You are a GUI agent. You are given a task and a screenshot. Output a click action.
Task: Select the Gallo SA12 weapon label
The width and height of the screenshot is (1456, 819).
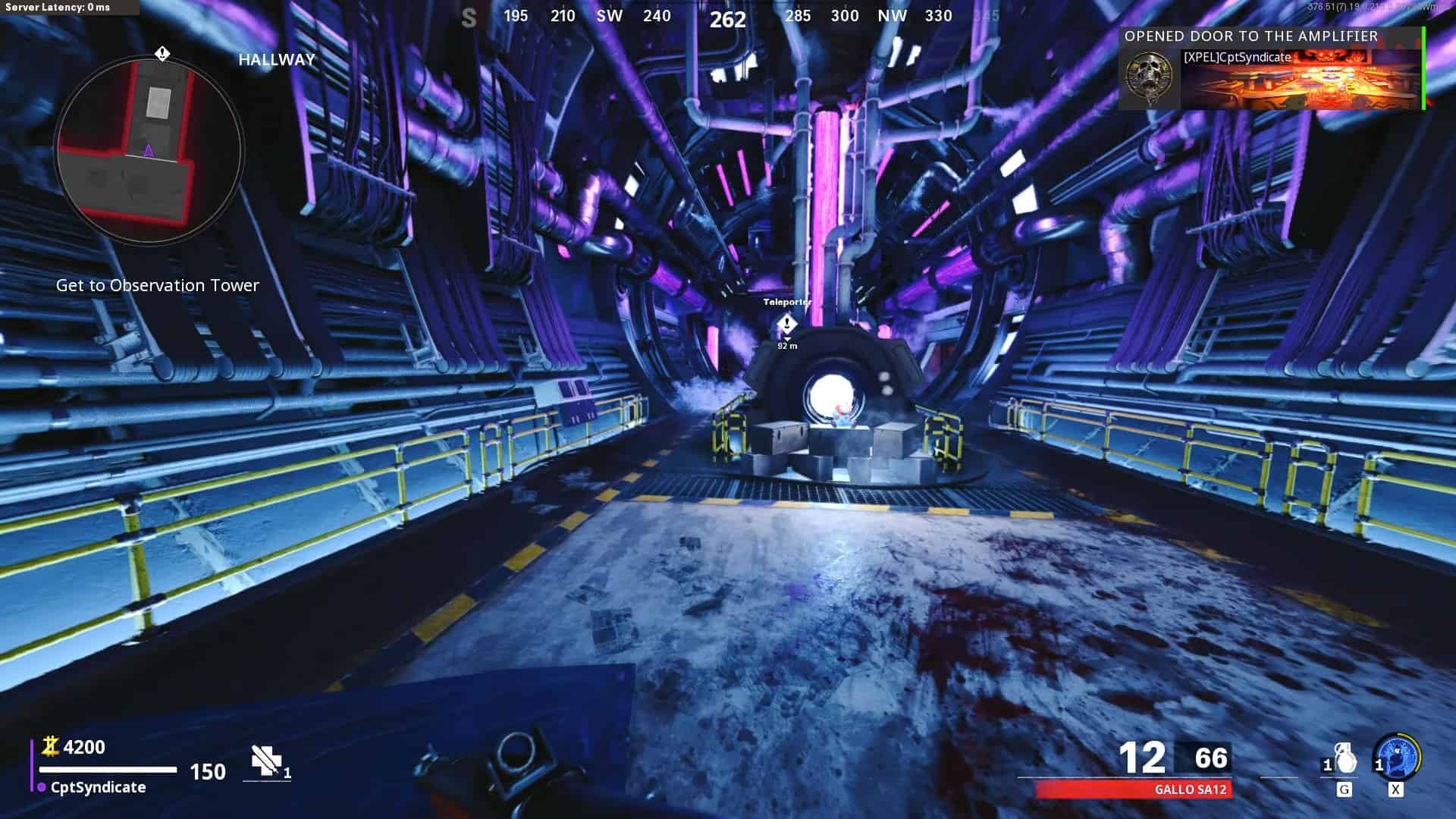pyautogui.click(x=1190, y=789)
